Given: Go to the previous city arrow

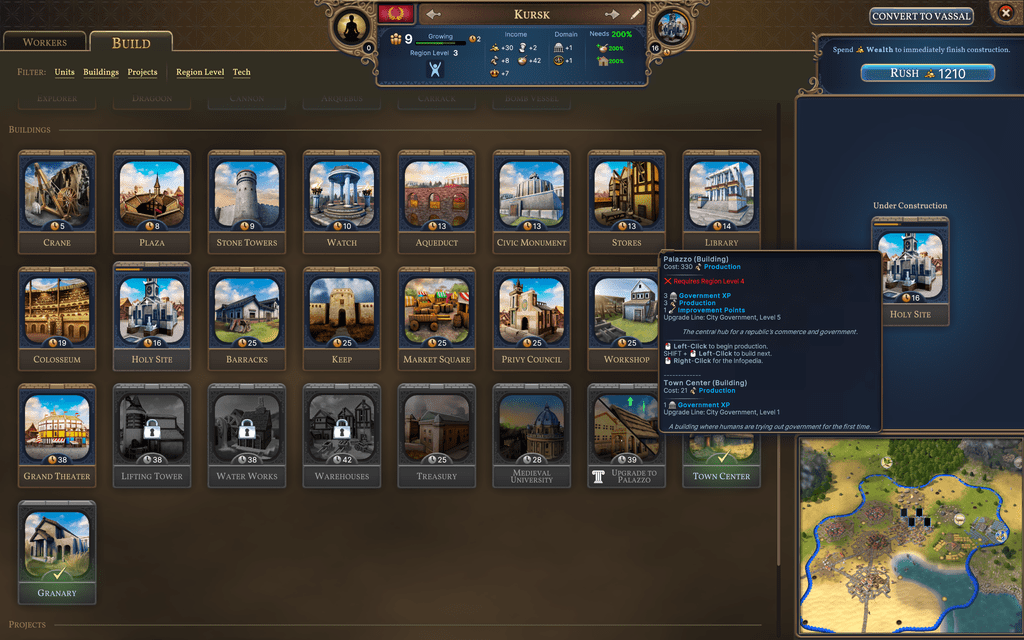Looking at the screenshot, I should [434, 15].
